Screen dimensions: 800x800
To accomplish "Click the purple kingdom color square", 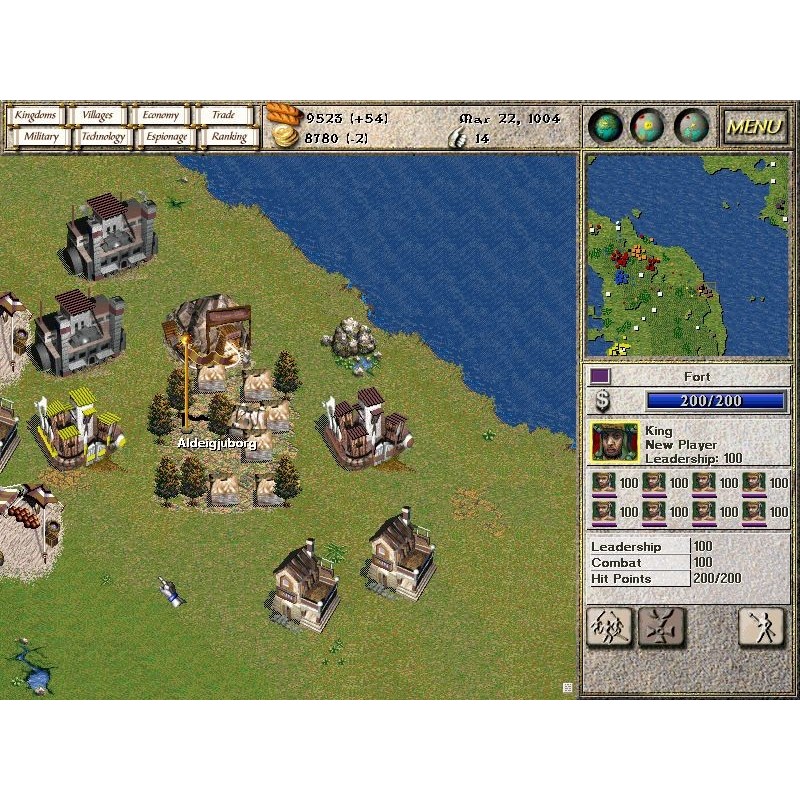I will pyautogui.click(x=600, y=376).
